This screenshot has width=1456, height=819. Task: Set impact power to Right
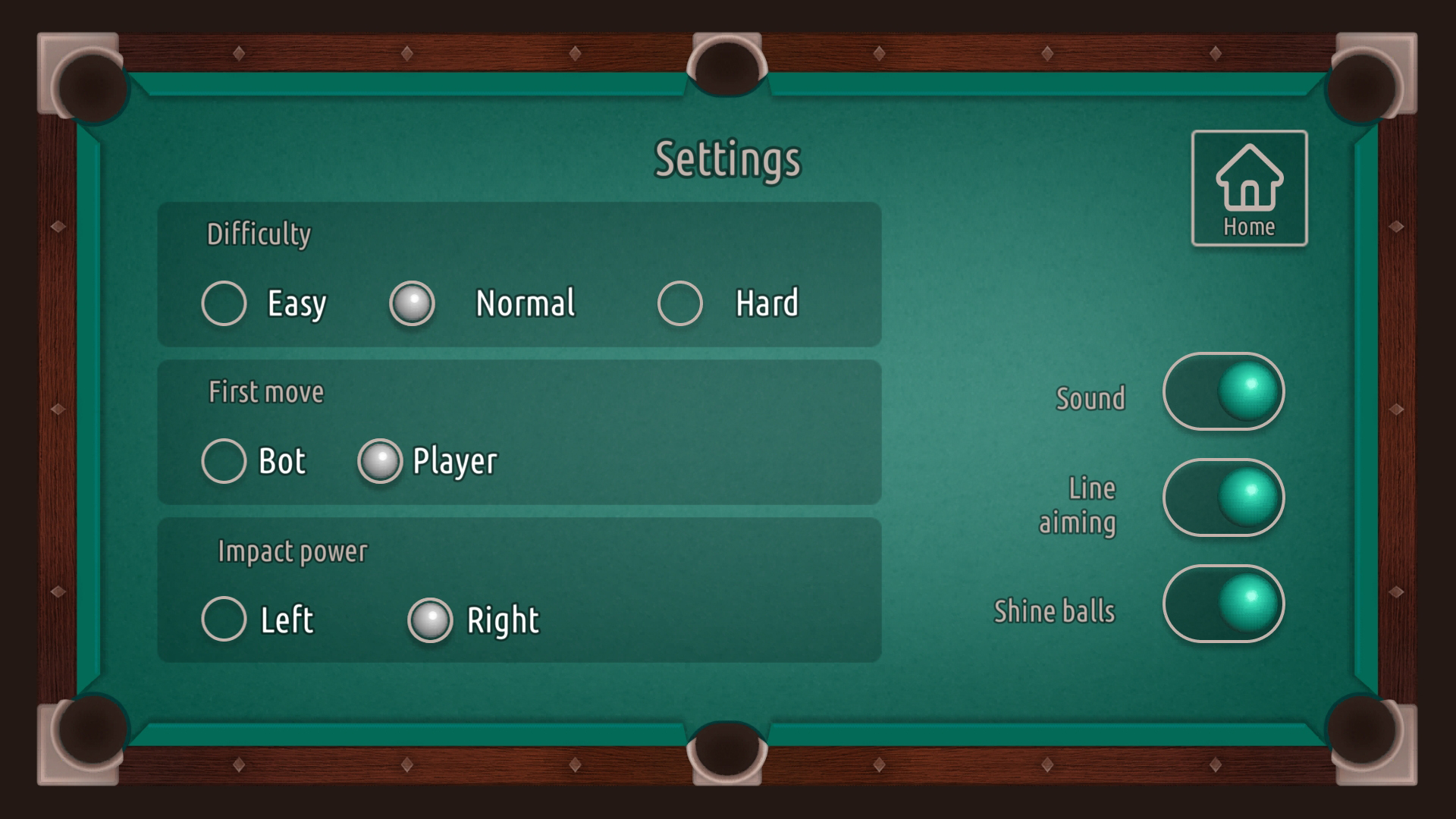point(430,620)
